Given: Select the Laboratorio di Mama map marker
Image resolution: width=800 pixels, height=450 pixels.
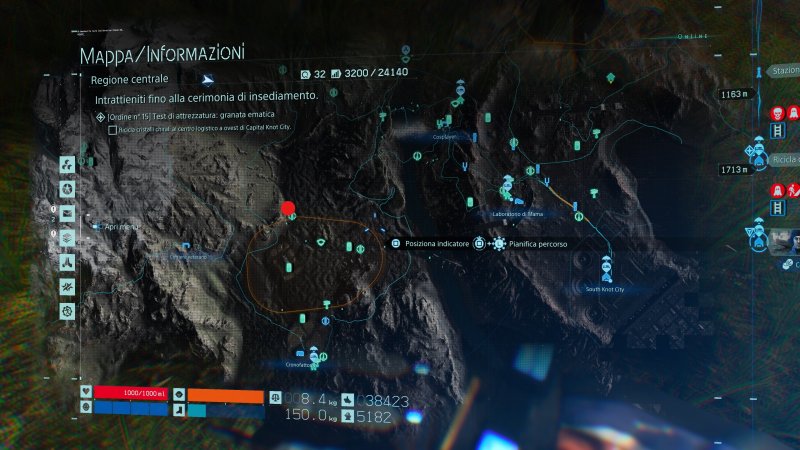Looking at the screenshot, I should coord(507,194).
